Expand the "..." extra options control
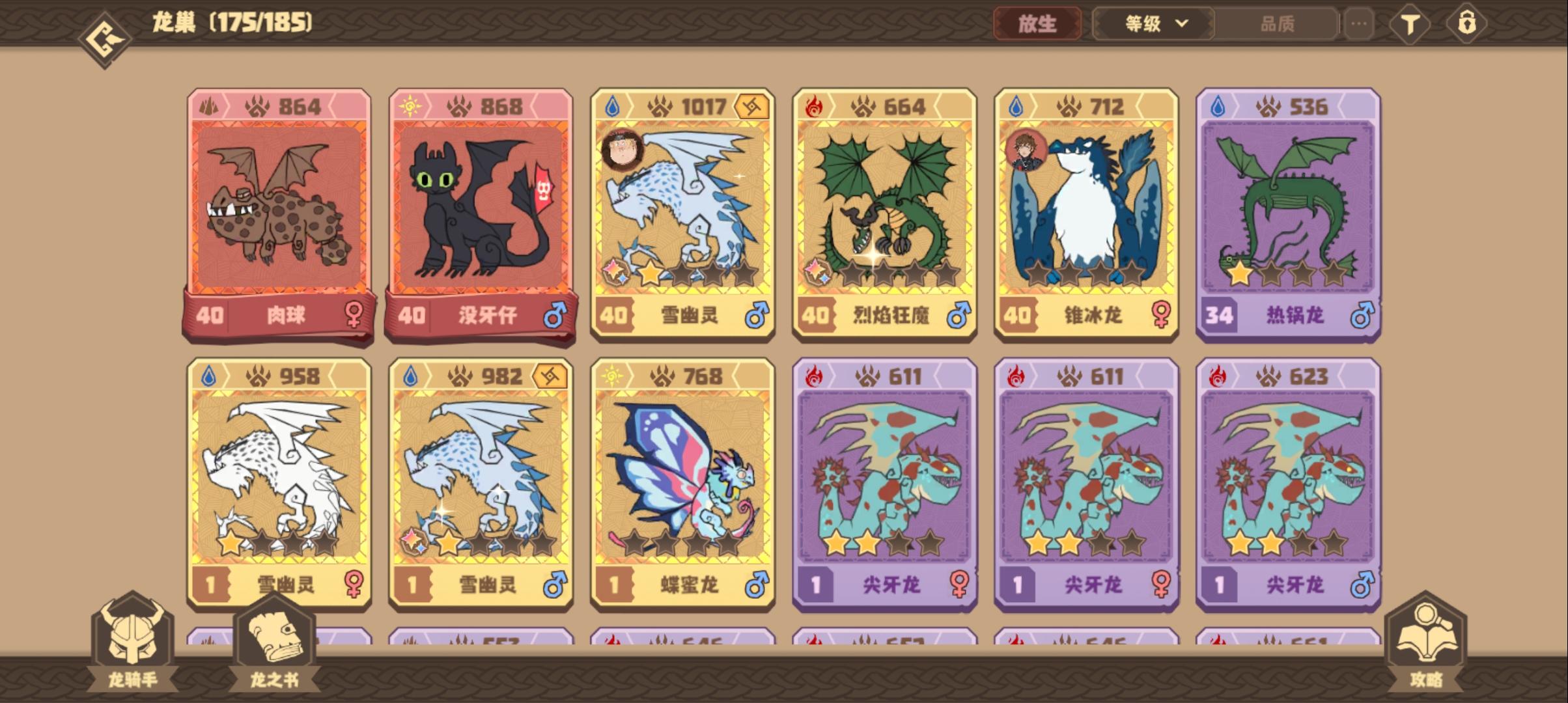 pyautogui.click(x=1358, y=23)
